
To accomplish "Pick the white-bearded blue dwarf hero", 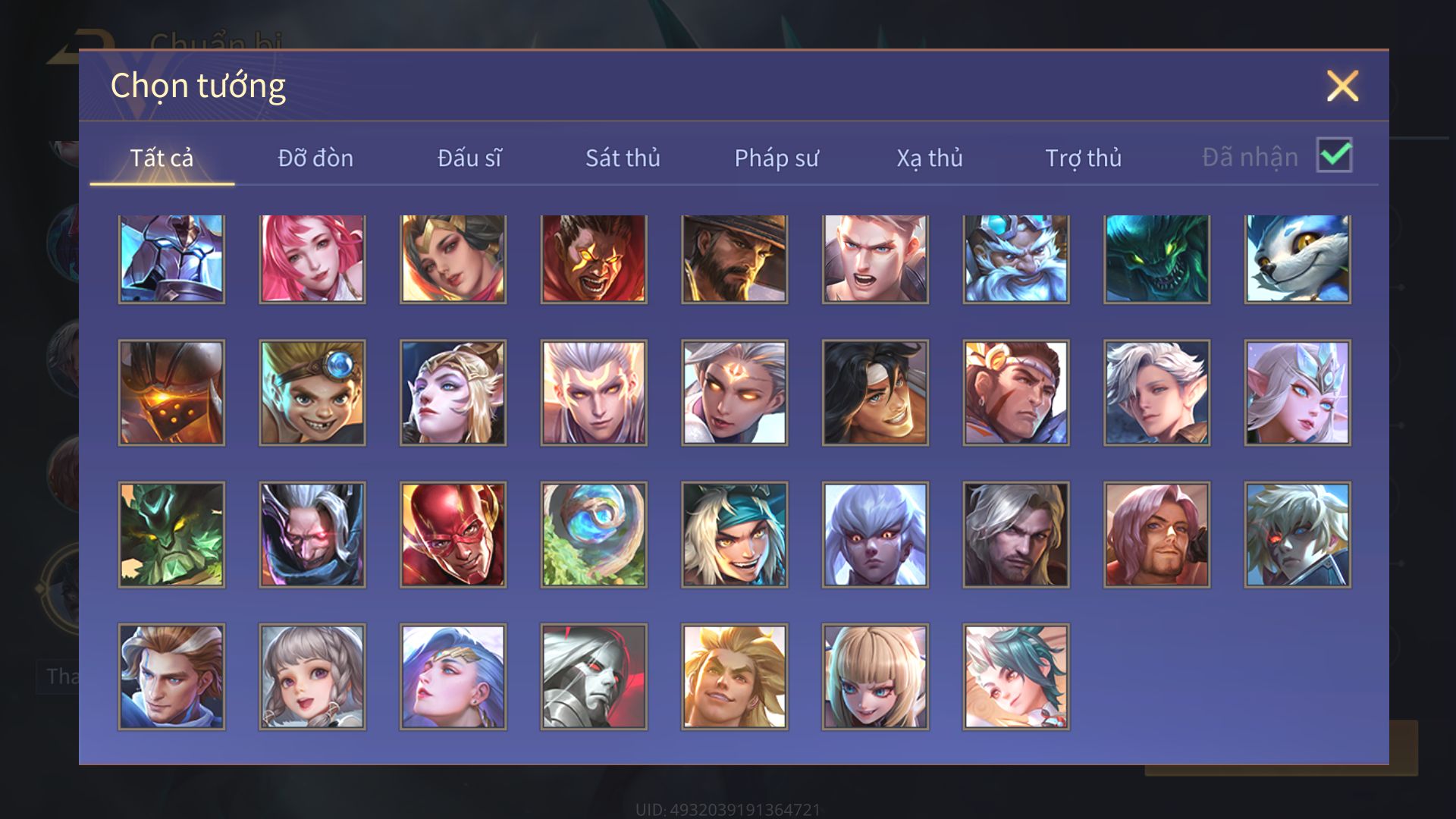I will click(1016, 259).
